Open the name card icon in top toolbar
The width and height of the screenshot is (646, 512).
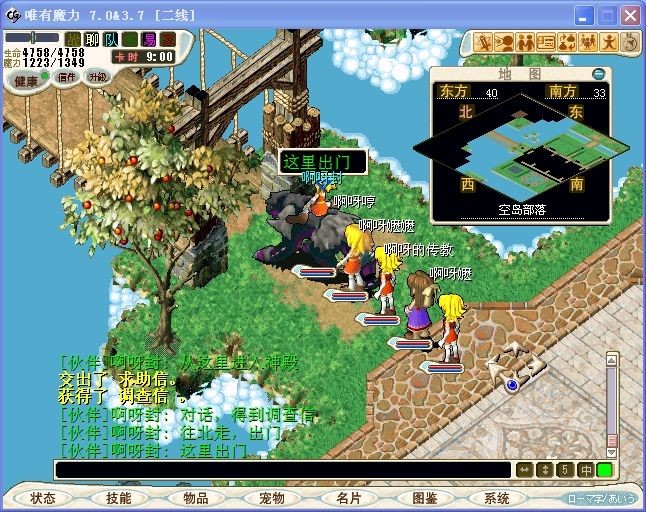[547, 42]
